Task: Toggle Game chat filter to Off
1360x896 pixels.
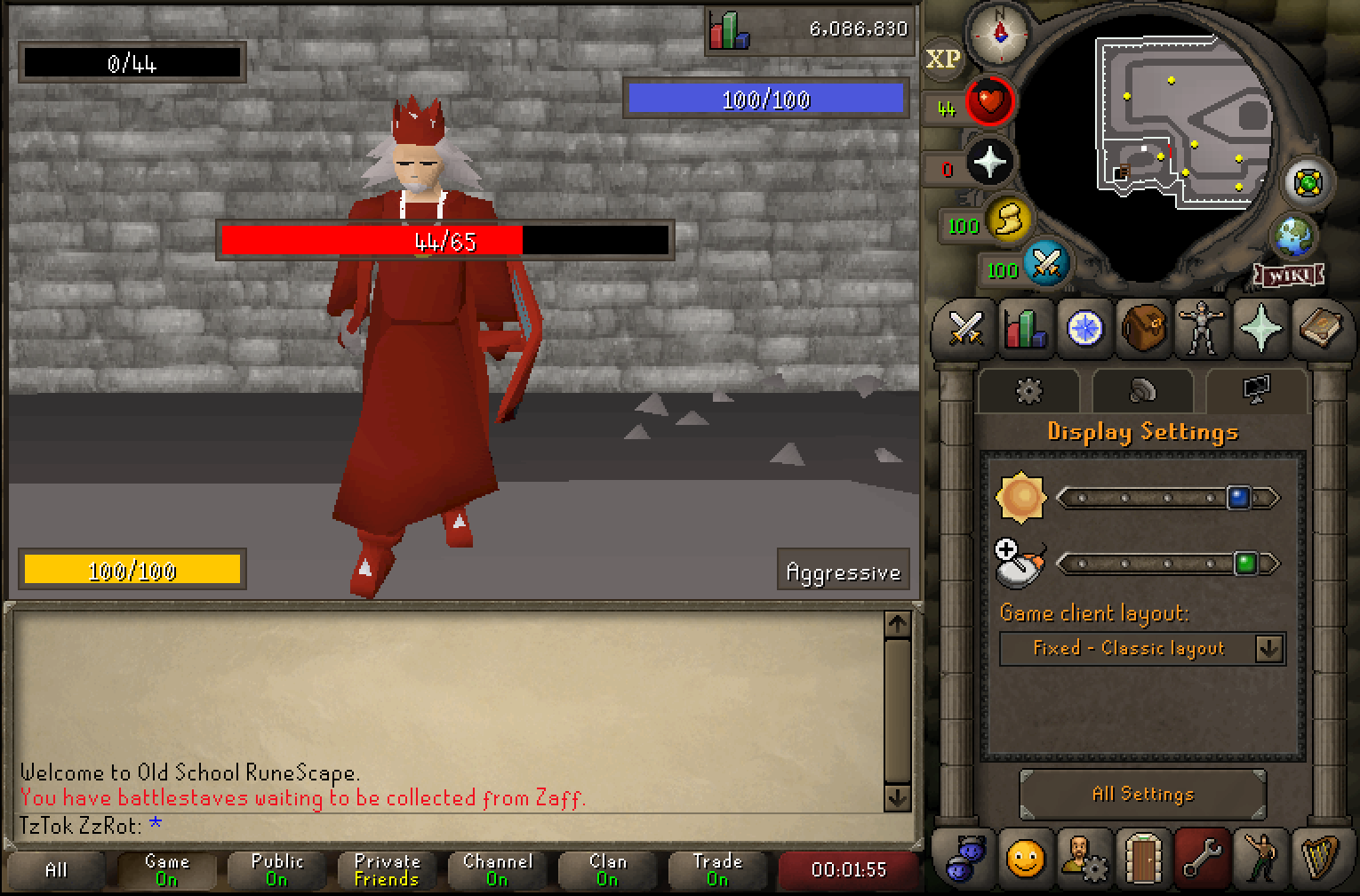Action: 165,868
